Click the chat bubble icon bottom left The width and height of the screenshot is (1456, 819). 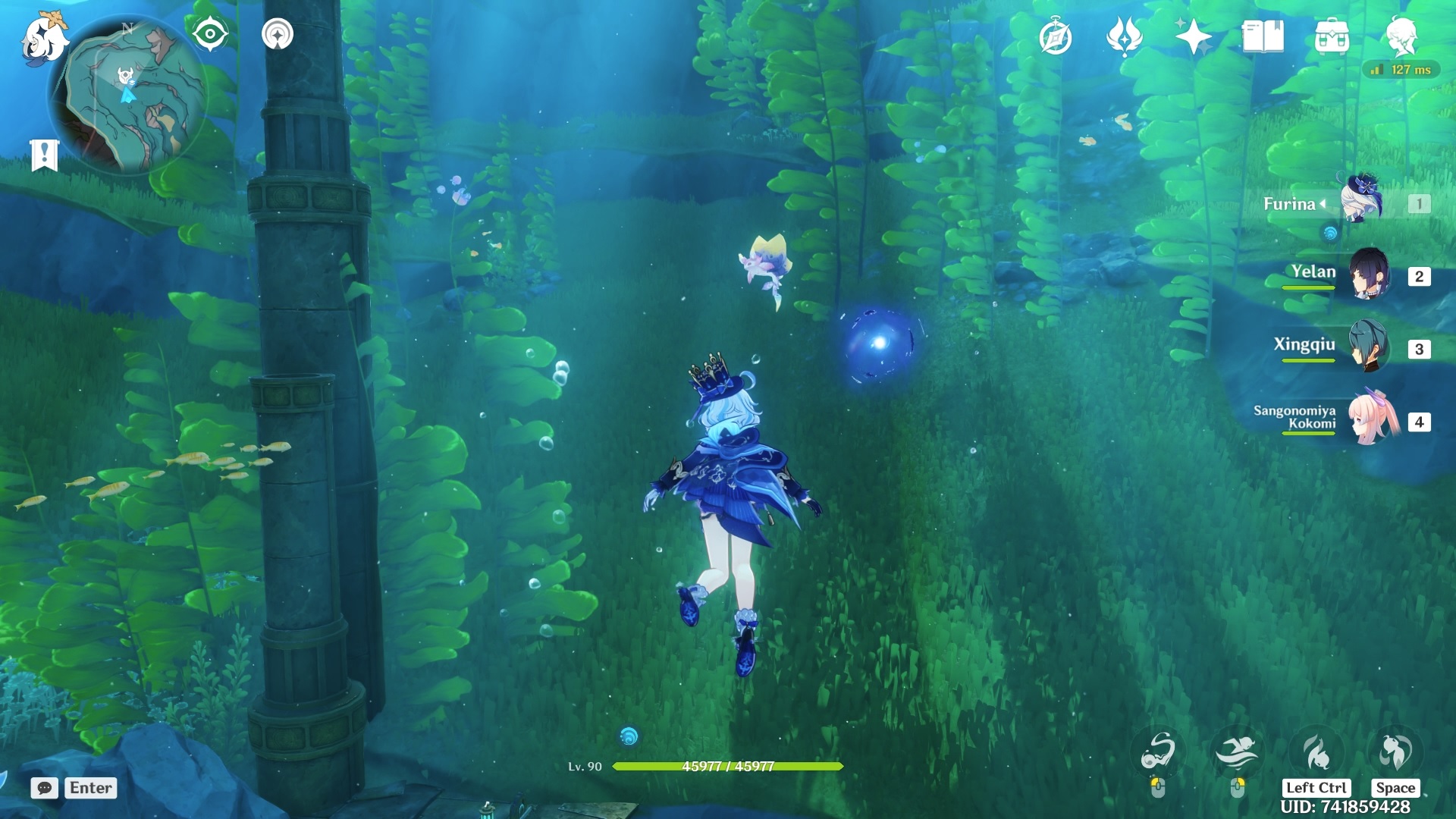point(45,789)
